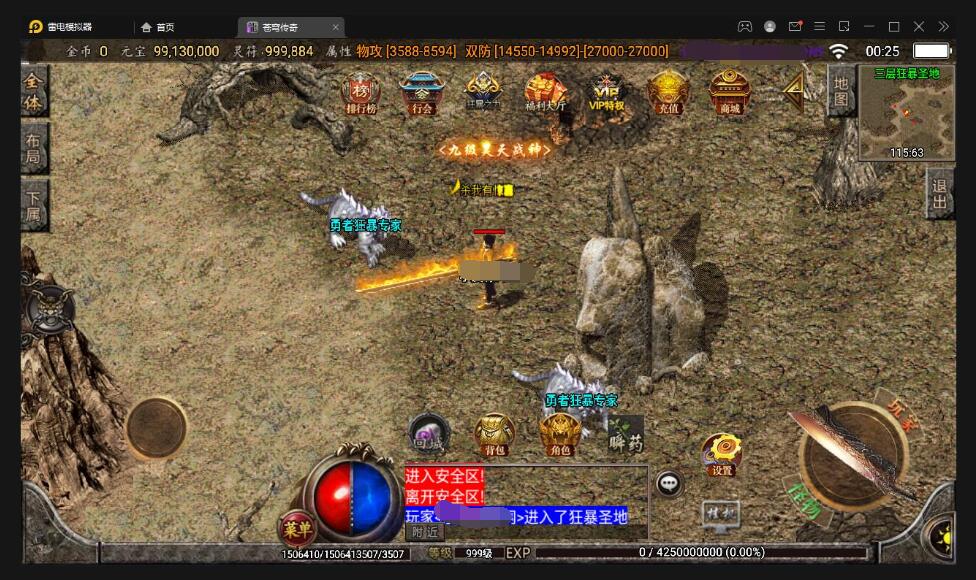Open the 行会 guild menu
The image size is (976, 580).
421,92
